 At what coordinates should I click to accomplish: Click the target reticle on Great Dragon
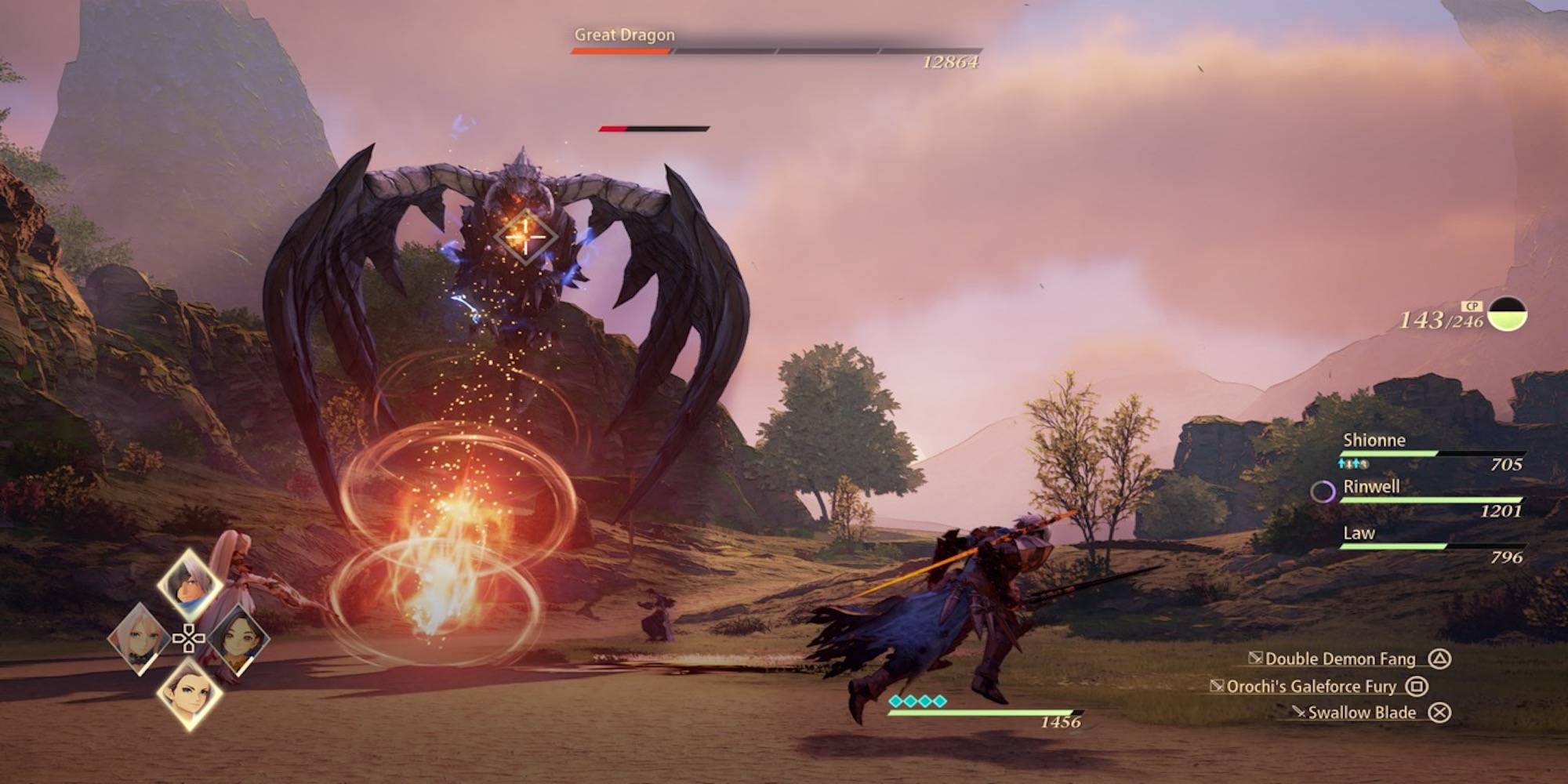(x=525, y=235)
